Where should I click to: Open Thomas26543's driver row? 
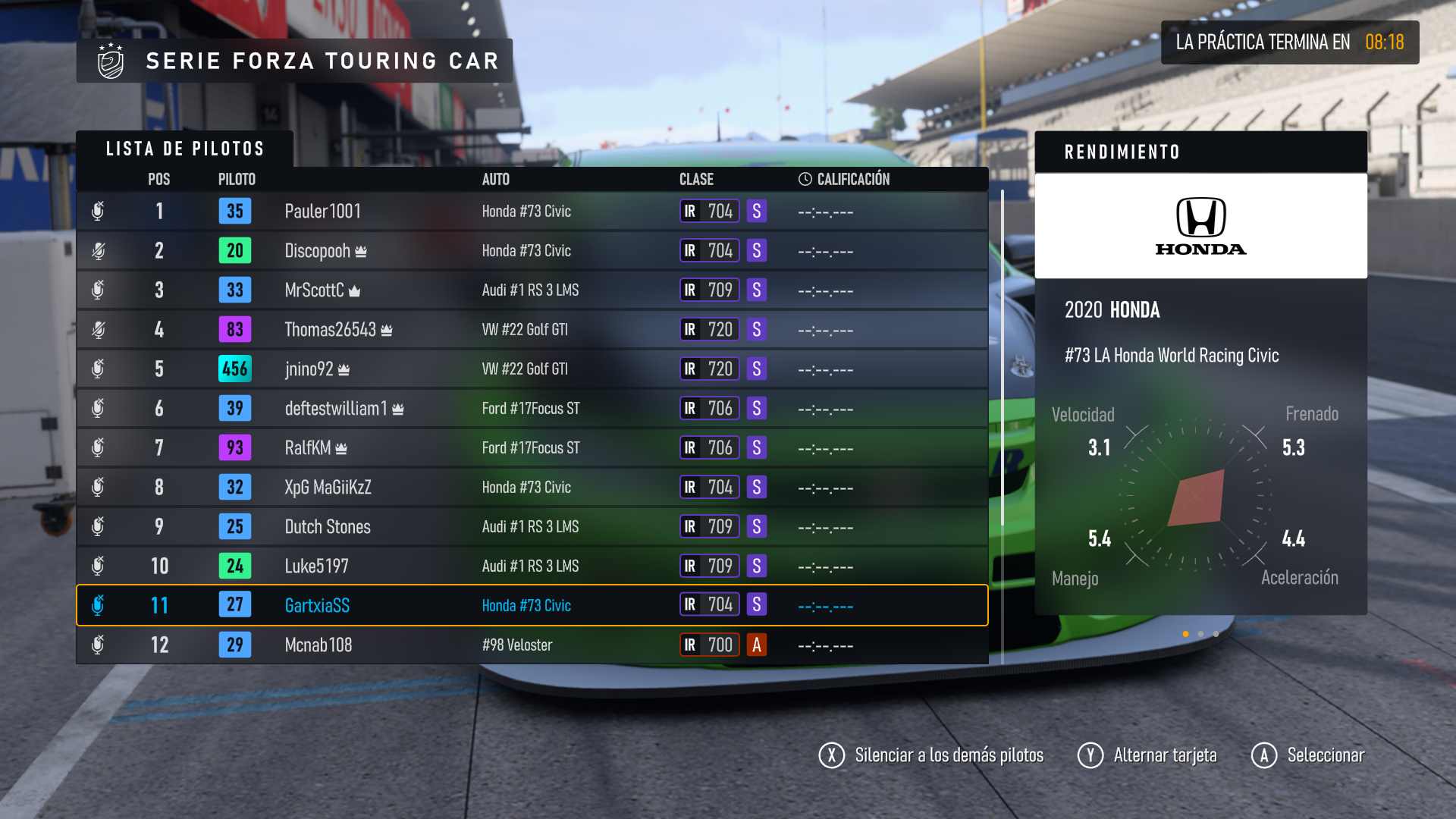531,329
